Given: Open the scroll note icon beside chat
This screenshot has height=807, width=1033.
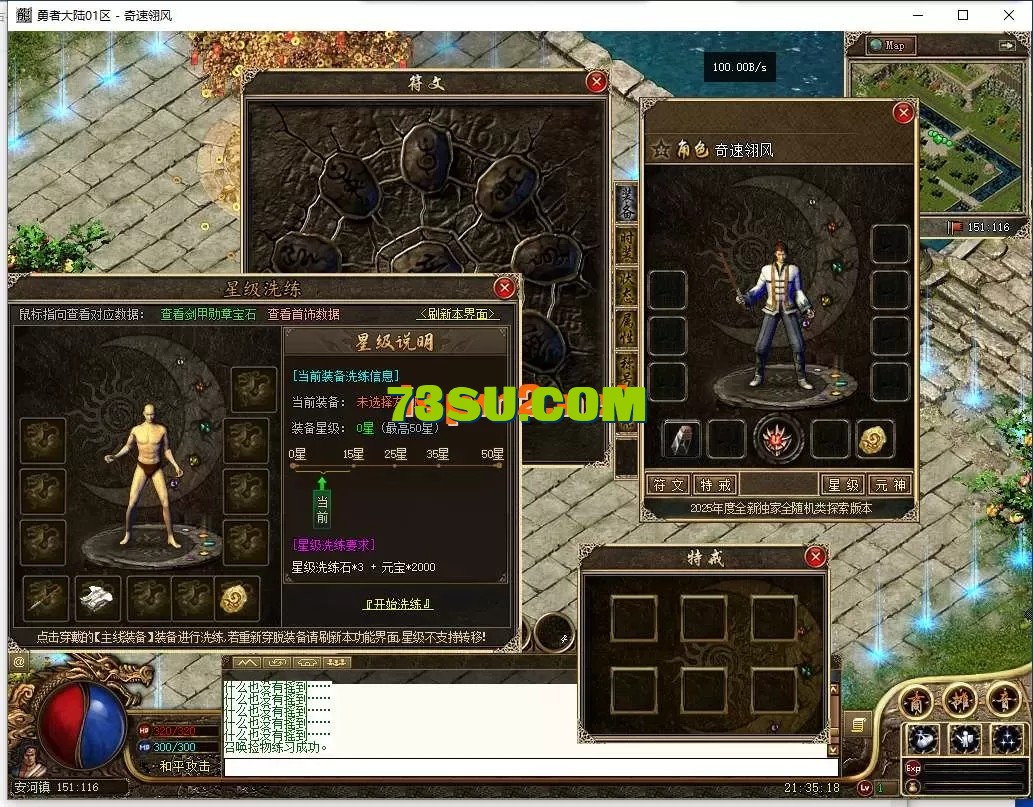Looking at the screenshot, I should point(857,723).
